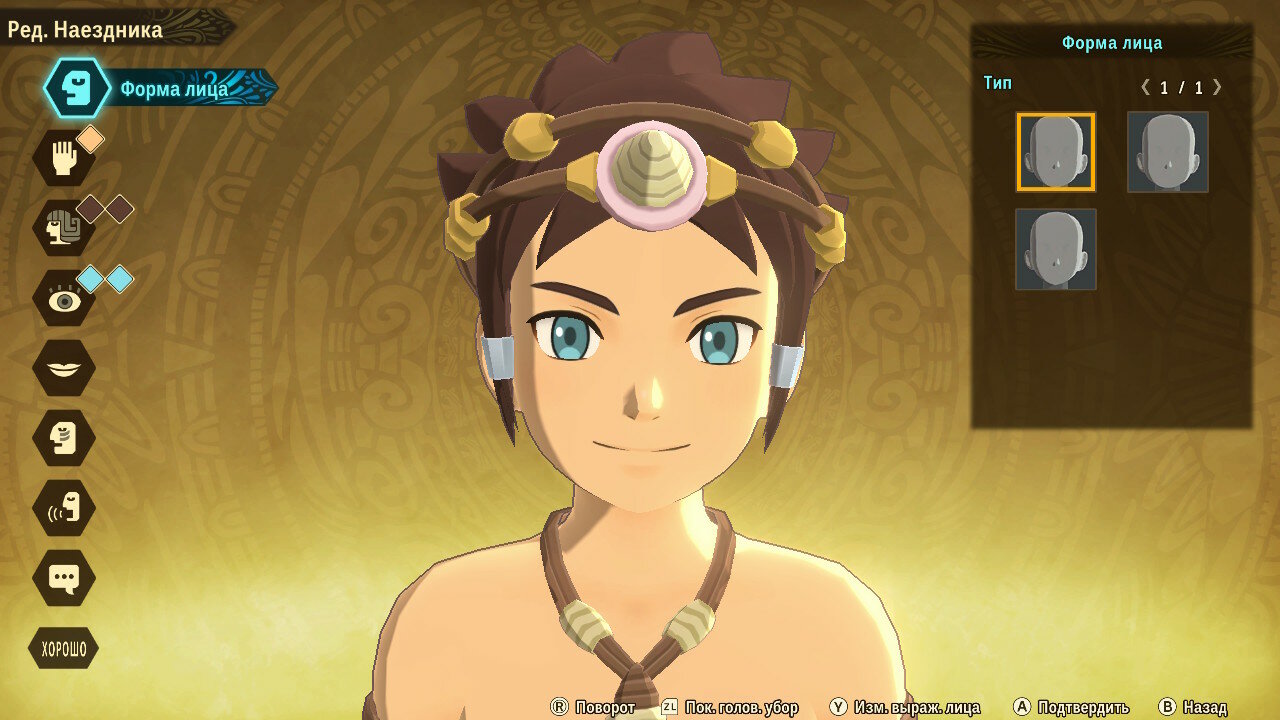Viewport: 1280px width, 720px height.
Task: Open the hand icon skin category
Action: (64, 158)
